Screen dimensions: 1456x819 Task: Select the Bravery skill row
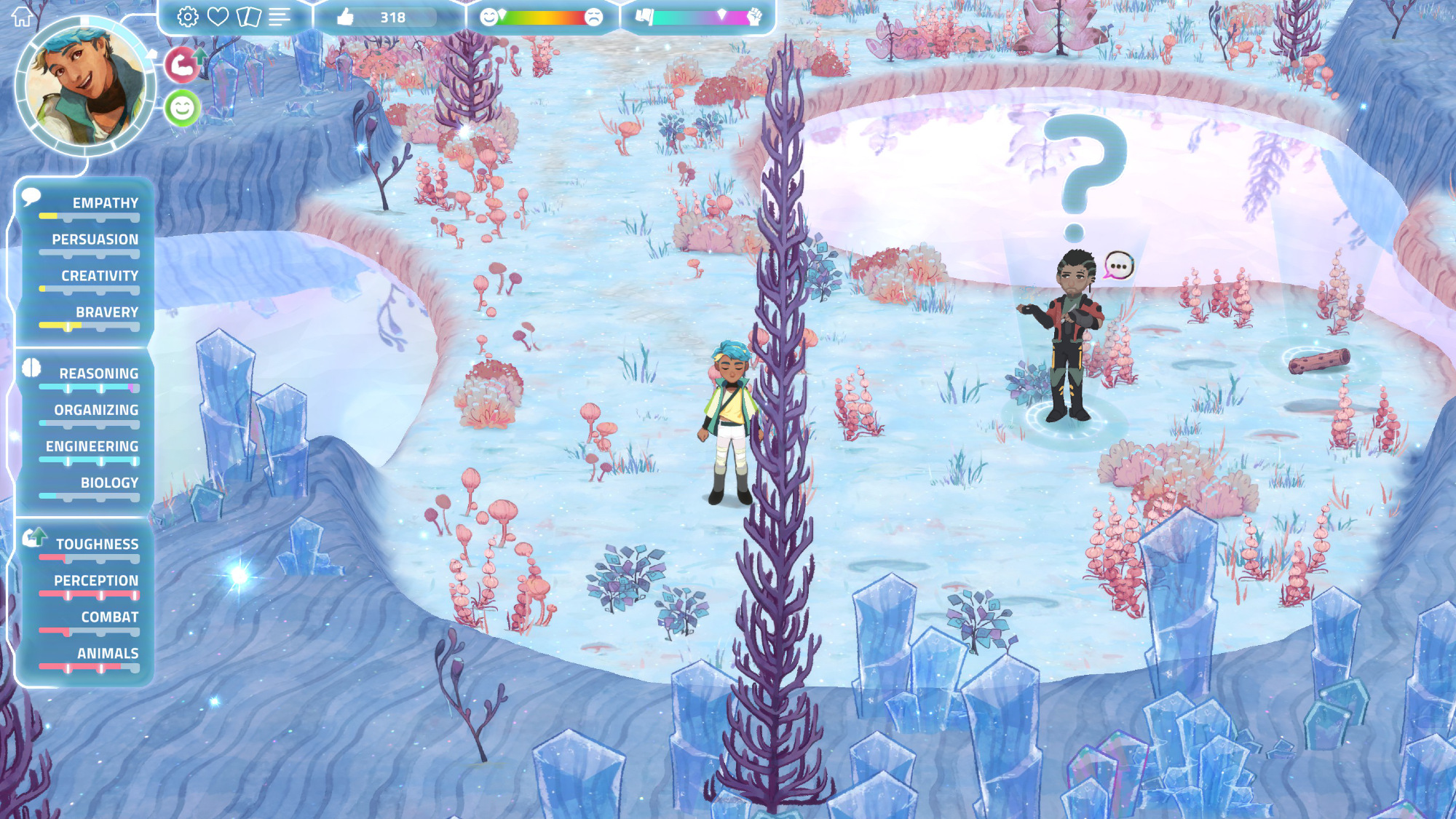(88, 316)
